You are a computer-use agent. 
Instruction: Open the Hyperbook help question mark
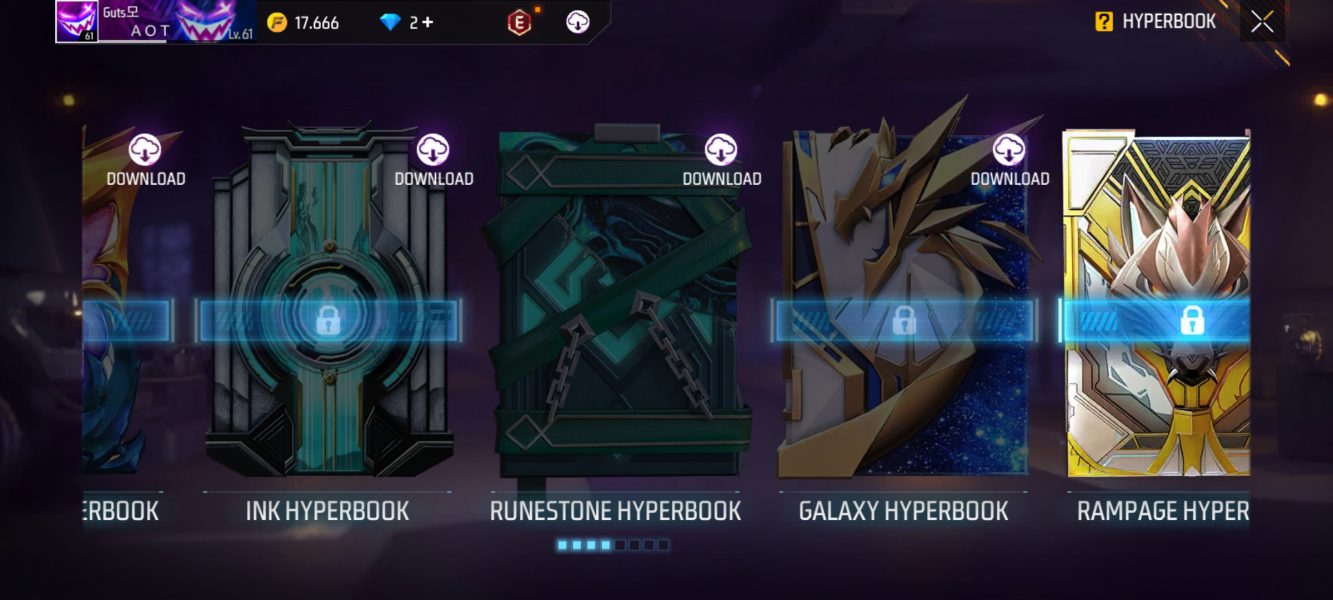[1104, 21]
